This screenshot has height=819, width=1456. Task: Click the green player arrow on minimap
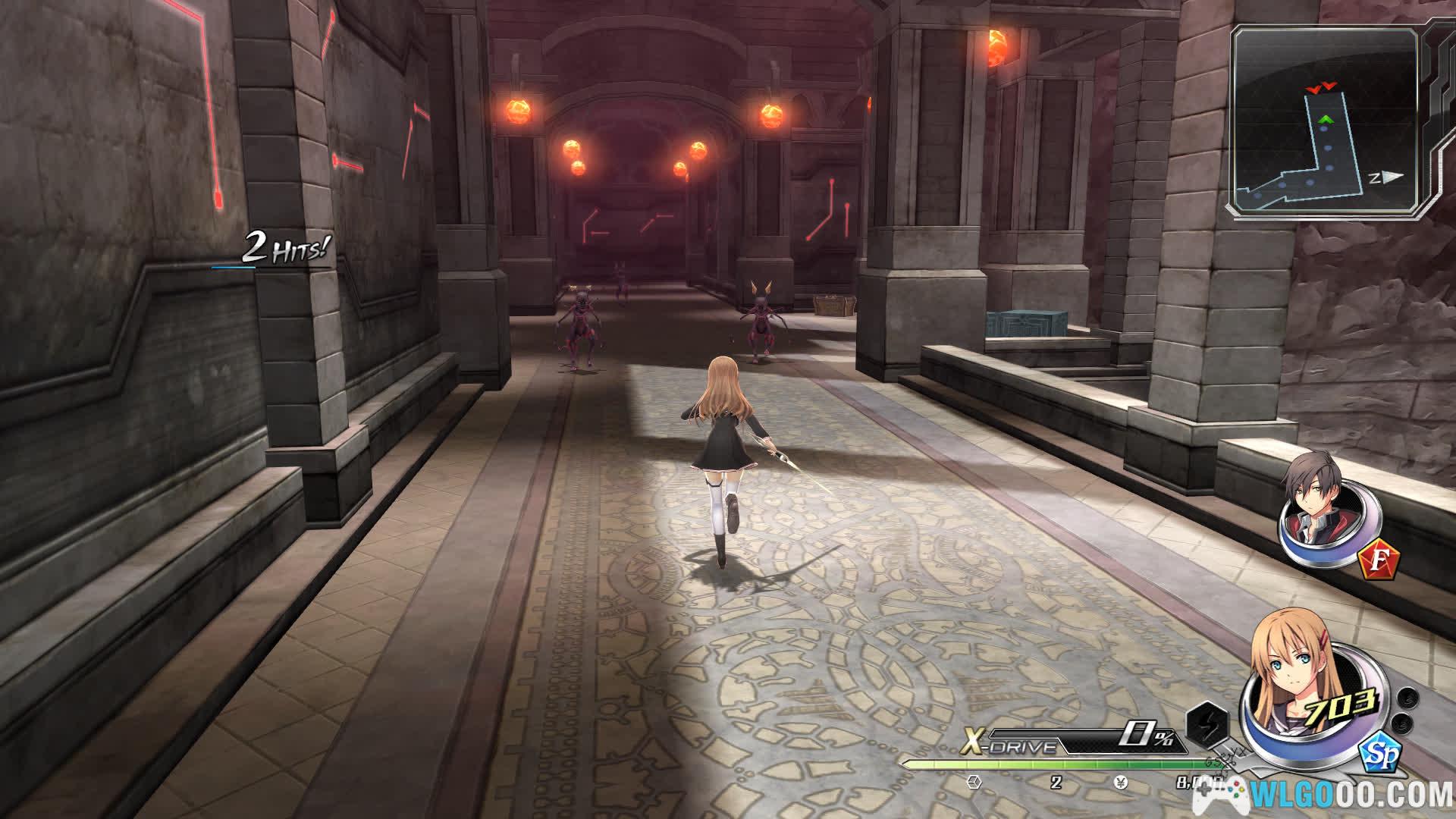point(1326,119)
